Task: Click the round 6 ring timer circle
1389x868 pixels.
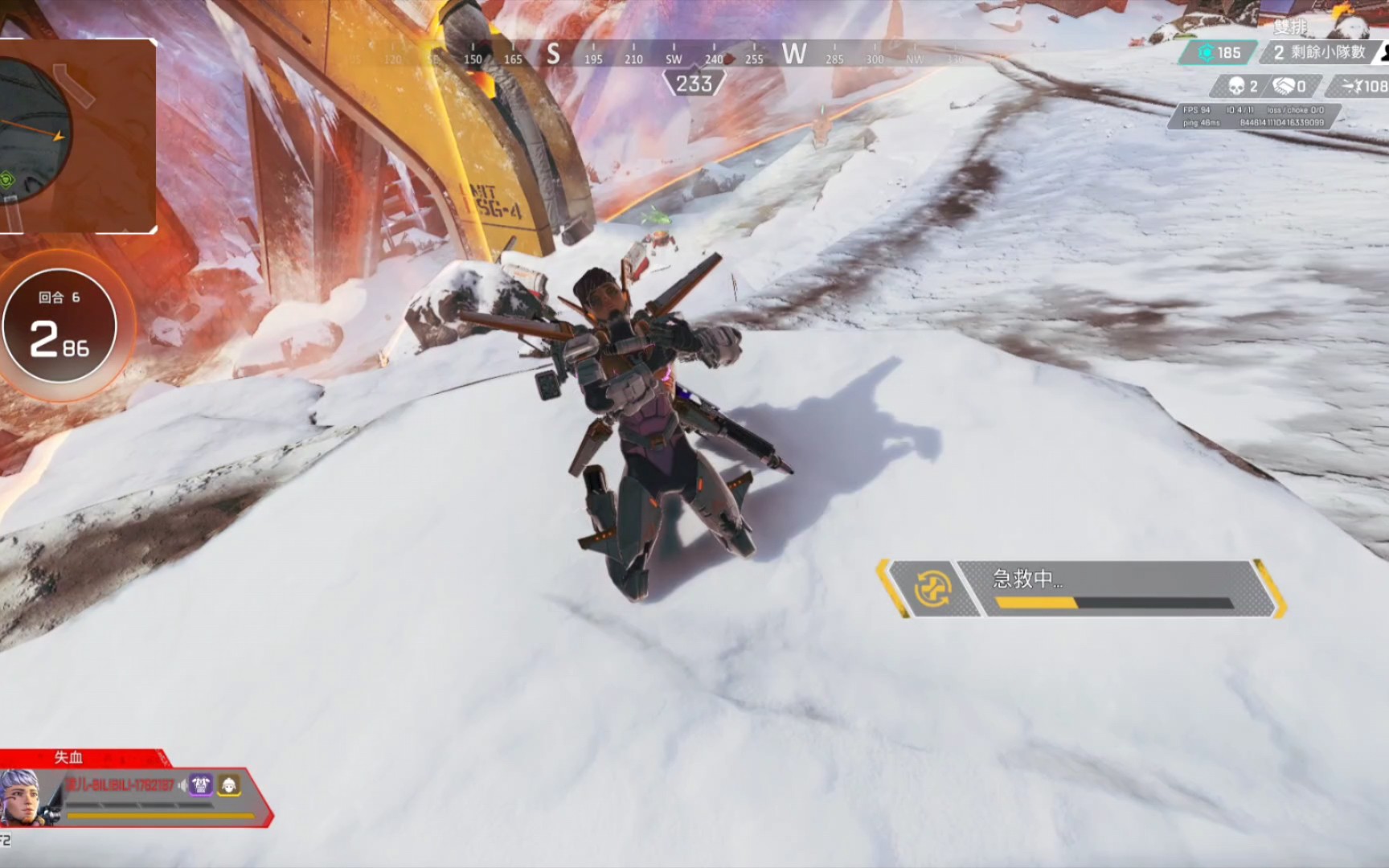Action: click(59, 326)
